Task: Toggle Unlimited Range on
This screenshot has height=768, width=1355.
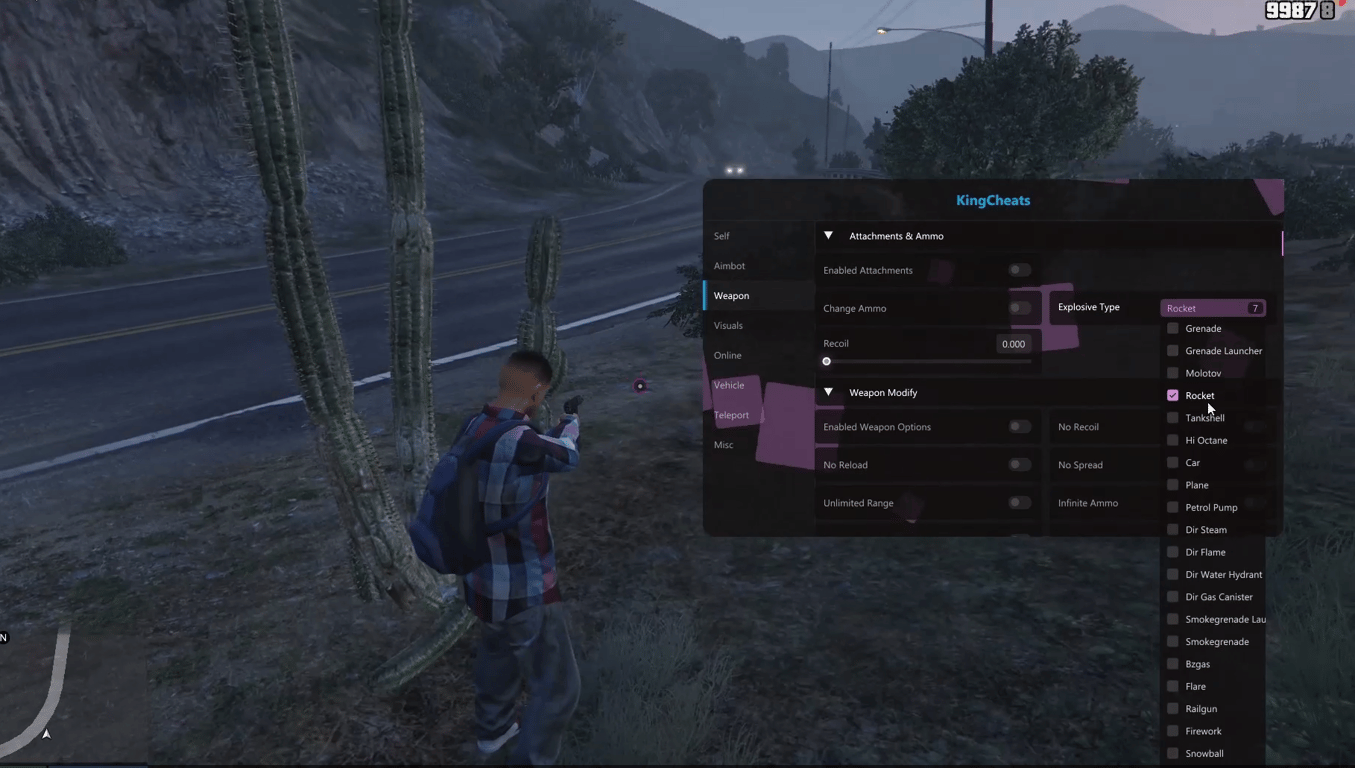Action: click(x=1018, y=503)
